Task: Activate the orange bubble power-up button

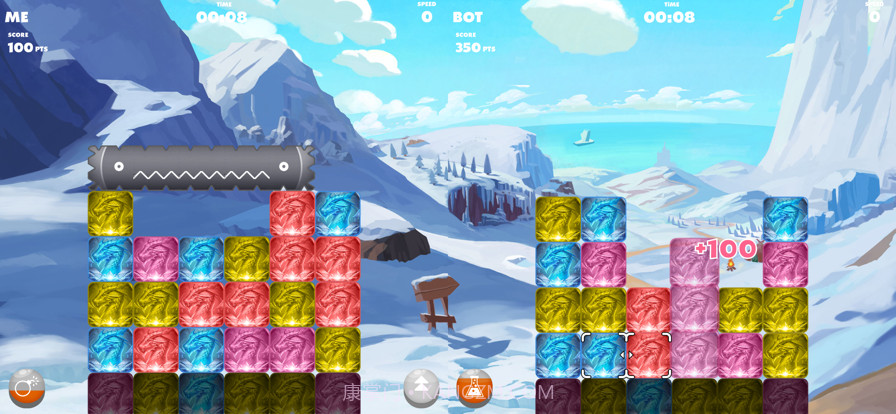Action: click(x=26, y=388)
